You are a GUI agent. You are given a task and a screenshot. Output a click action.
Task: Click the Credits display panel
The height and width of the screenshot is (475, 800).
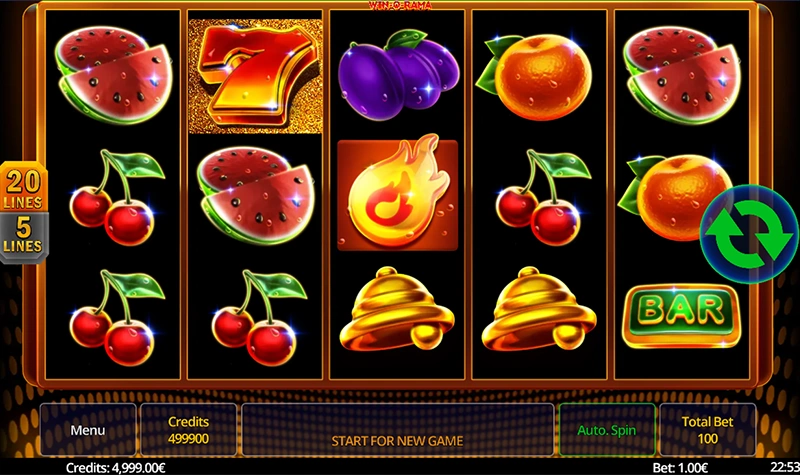point(188,431)
